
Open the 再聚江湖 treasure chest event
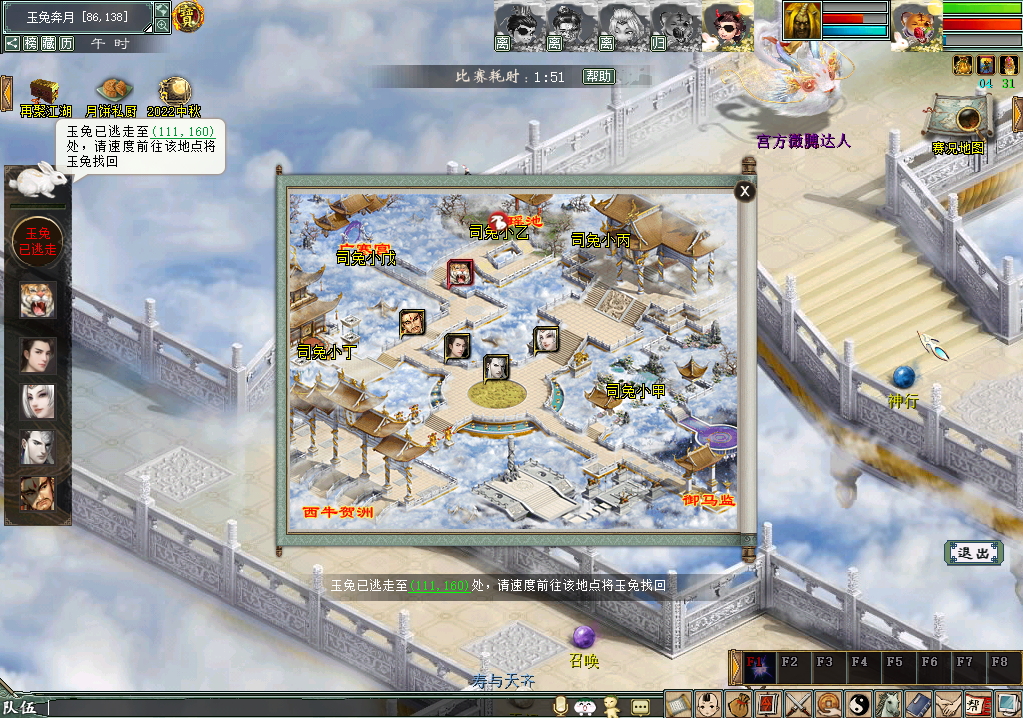pos(43,93)
